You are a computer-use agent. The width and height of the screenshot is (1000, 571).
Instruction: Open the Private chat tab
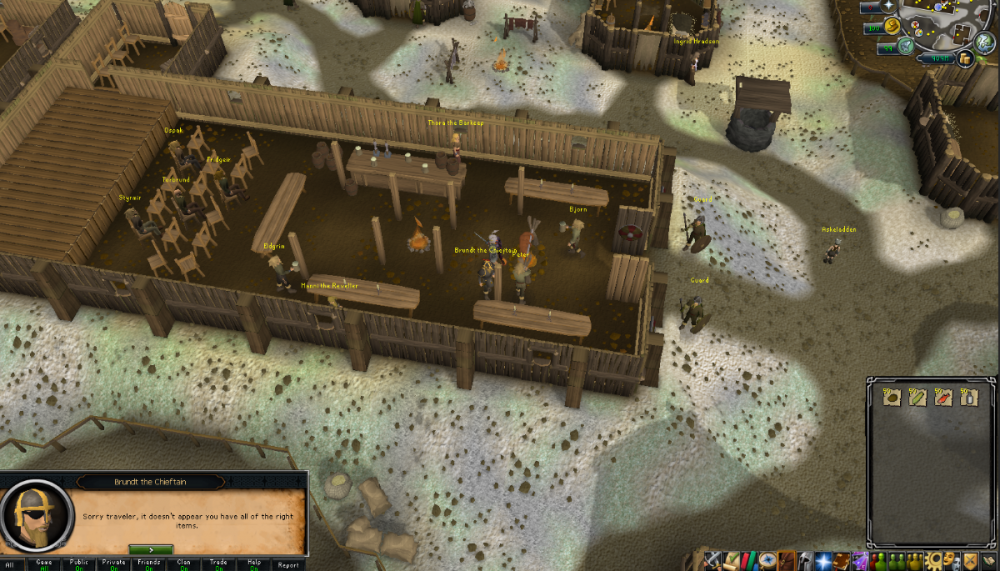point(114,565)
